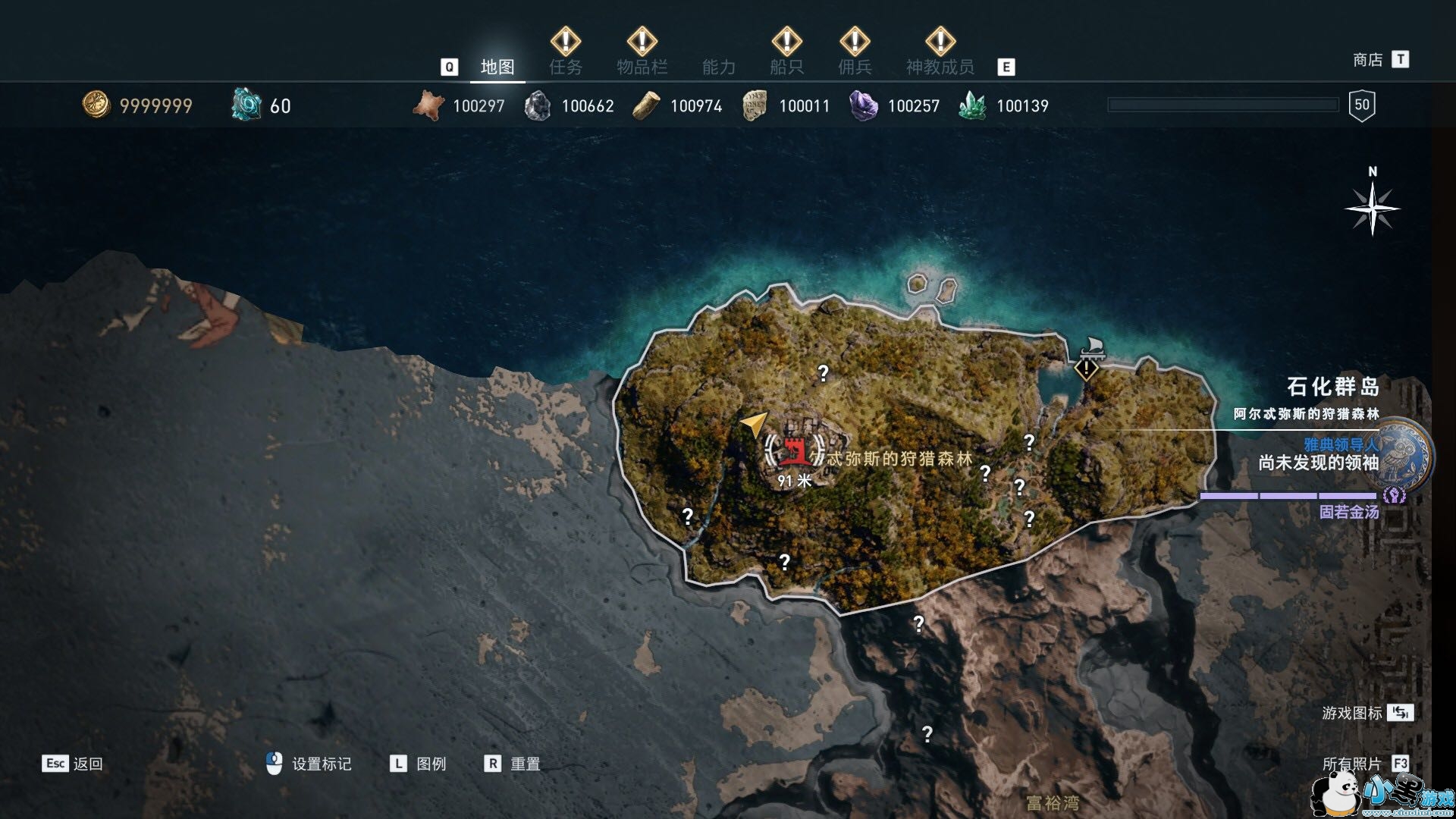Open the 船只 ship tab

(x=786, y=67)
